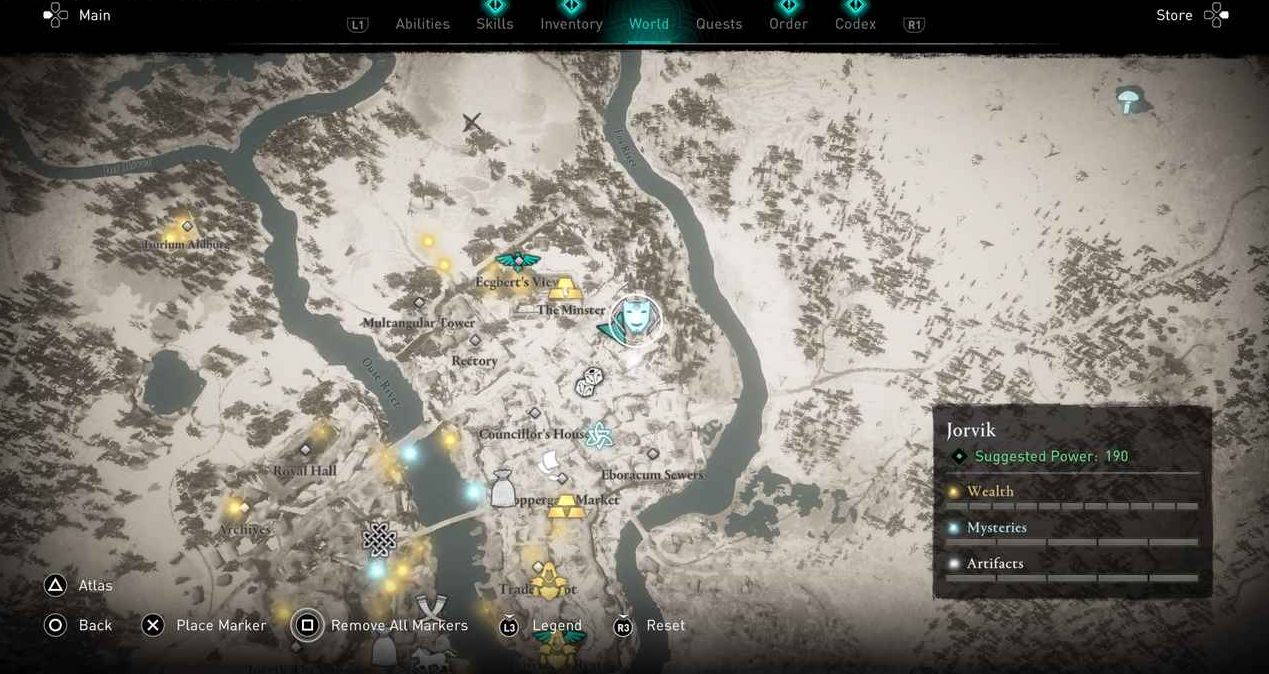Select the Celtic knot marker
Screen dimensions: 1269x674
379,540
